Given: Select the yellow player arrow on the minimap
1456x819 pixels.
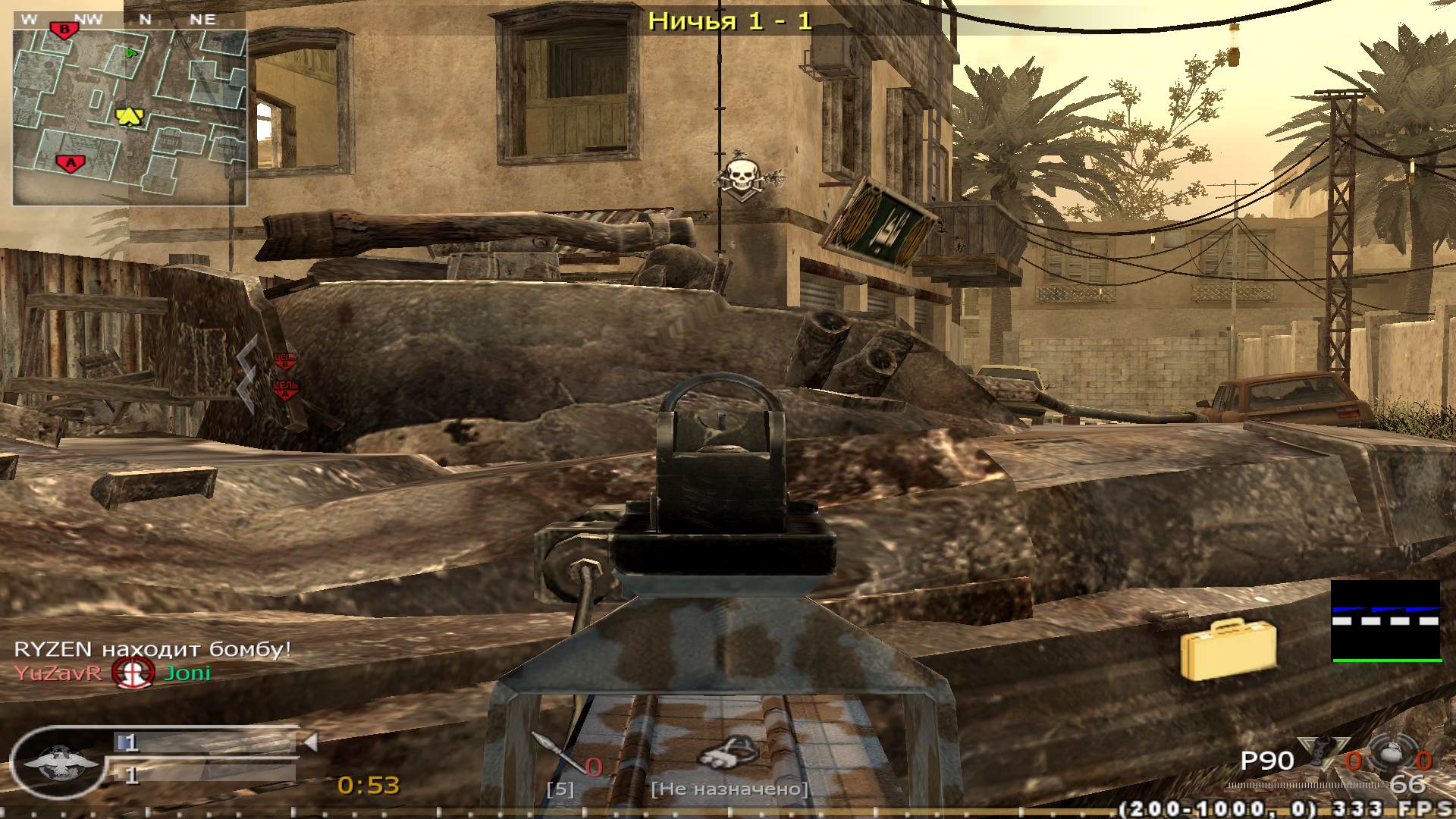Looking at the screenshot, I should (x=129, y=115).
